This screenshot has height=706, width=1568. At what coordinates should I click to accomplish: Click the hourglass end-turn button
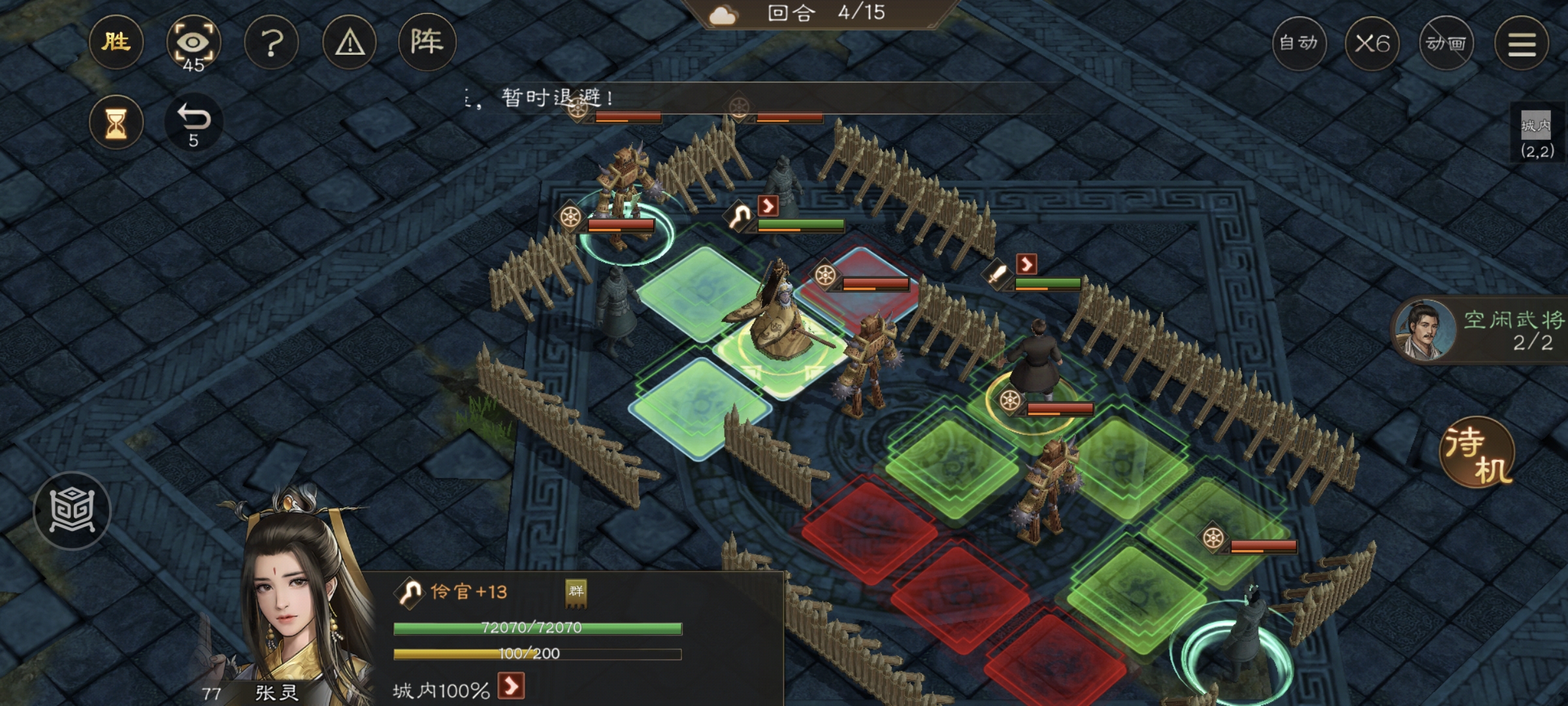(x=116, y=123)
